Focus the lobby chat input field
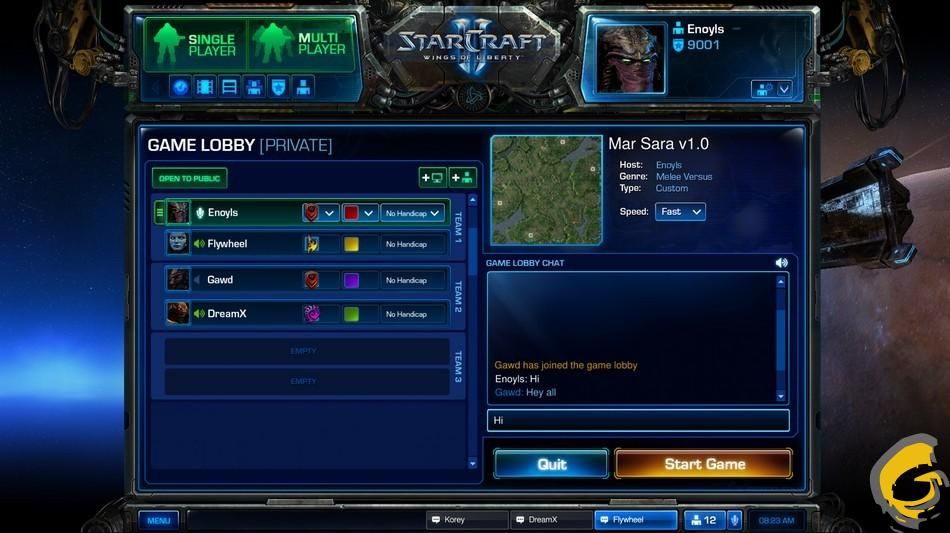 pyautogui.click(x=638, y=420)
